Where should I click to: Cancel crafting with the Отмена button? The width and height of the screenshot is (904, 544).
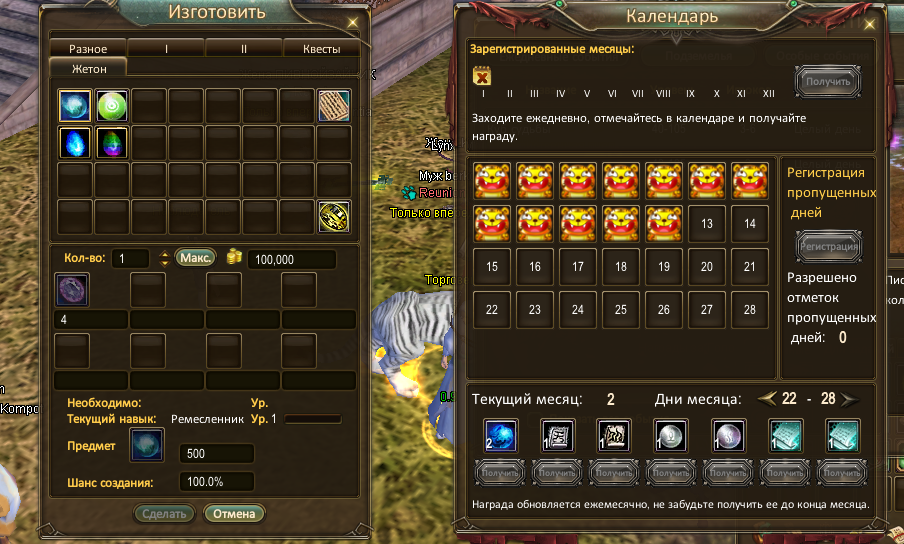(235, 514)
